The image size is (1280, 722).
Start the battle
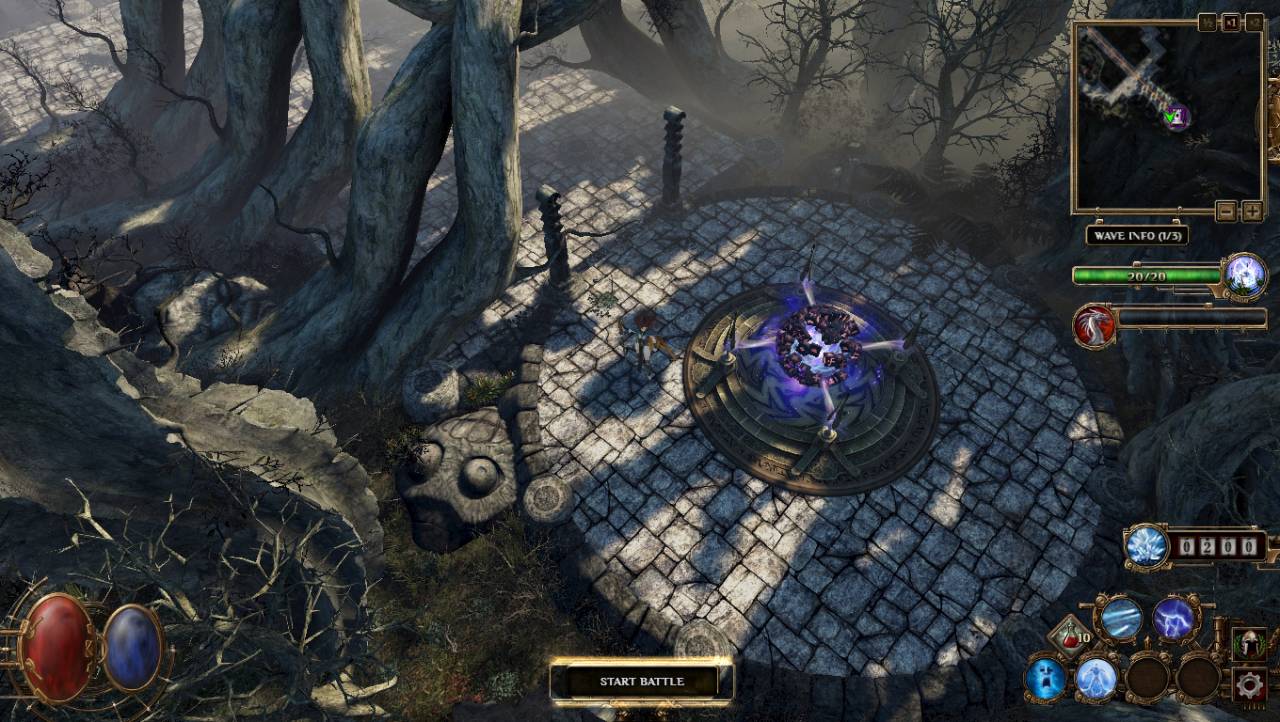(x=641, y=682)
